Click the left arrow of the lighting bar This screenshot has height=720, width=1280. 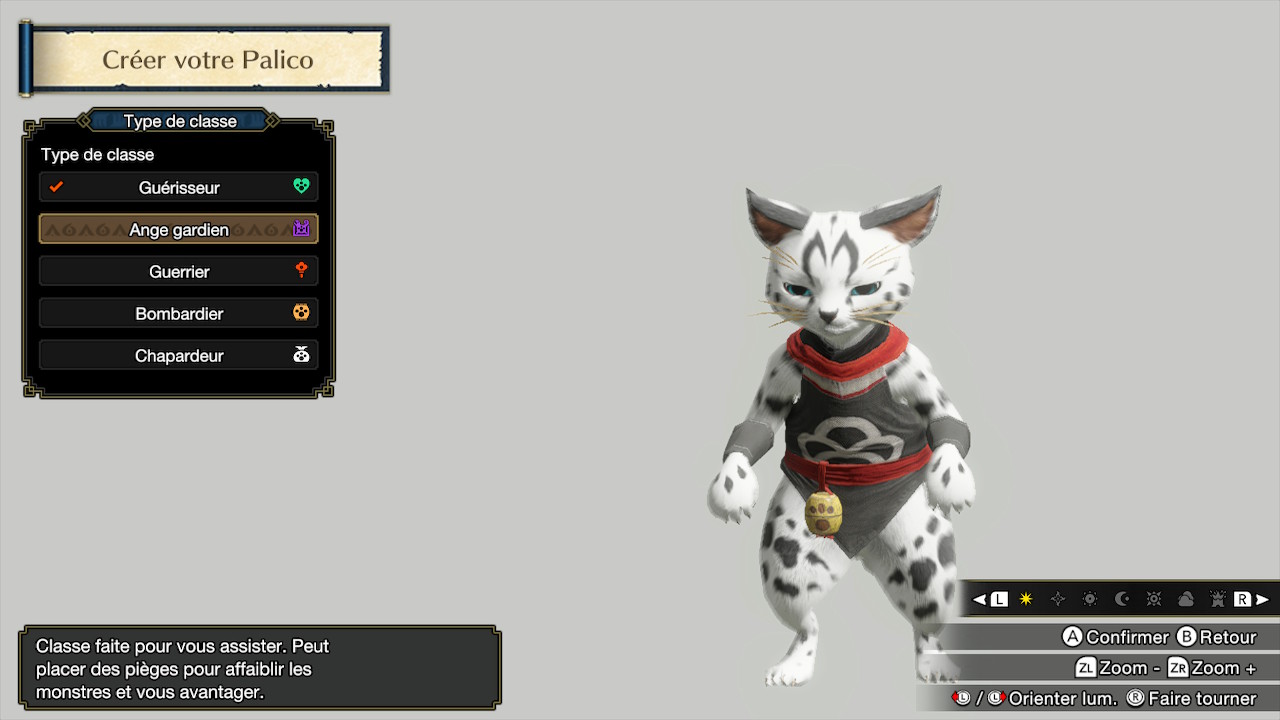979,599
